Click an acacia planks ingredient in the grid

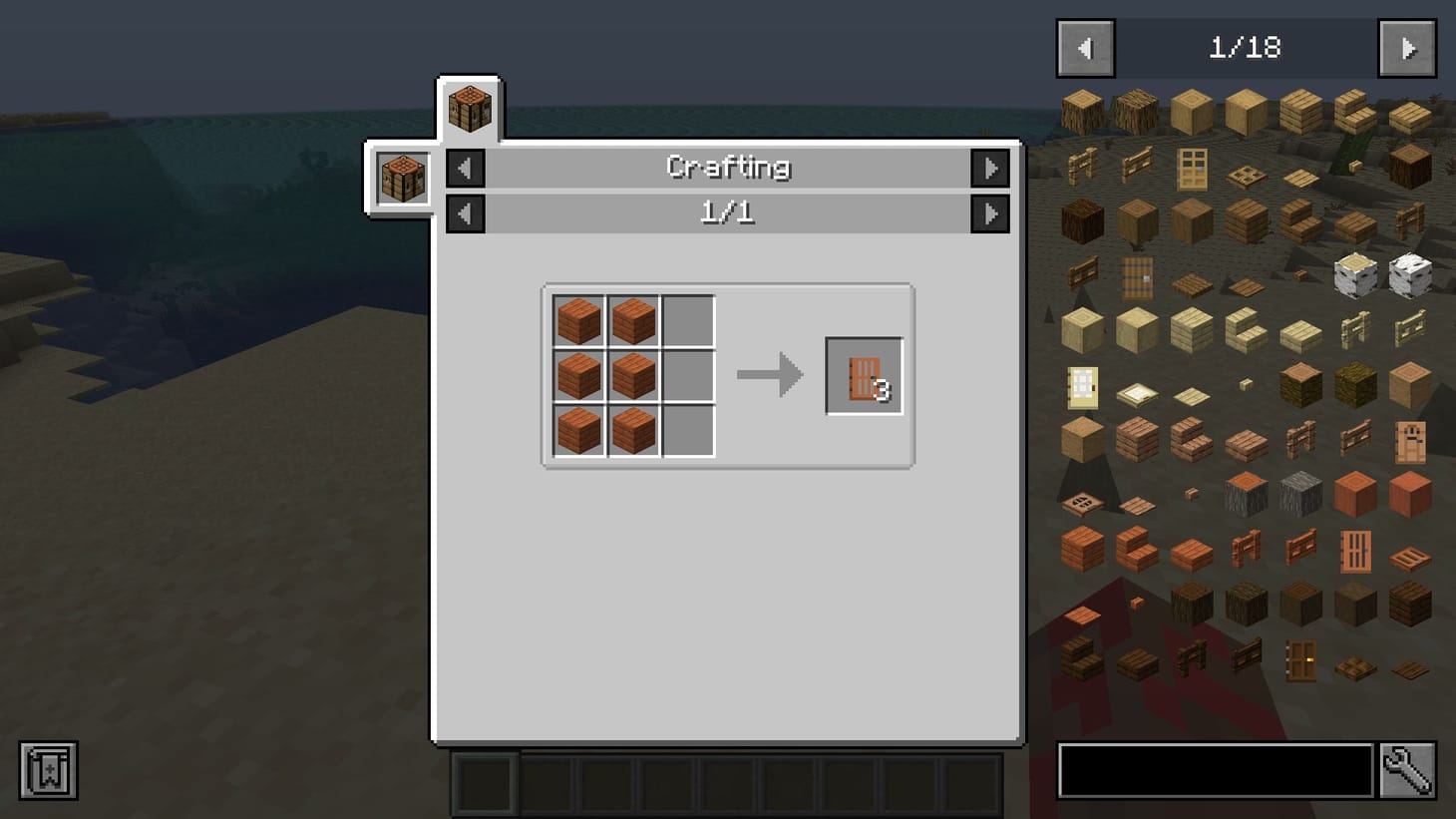pyautogui.click(x=578, y=321)
